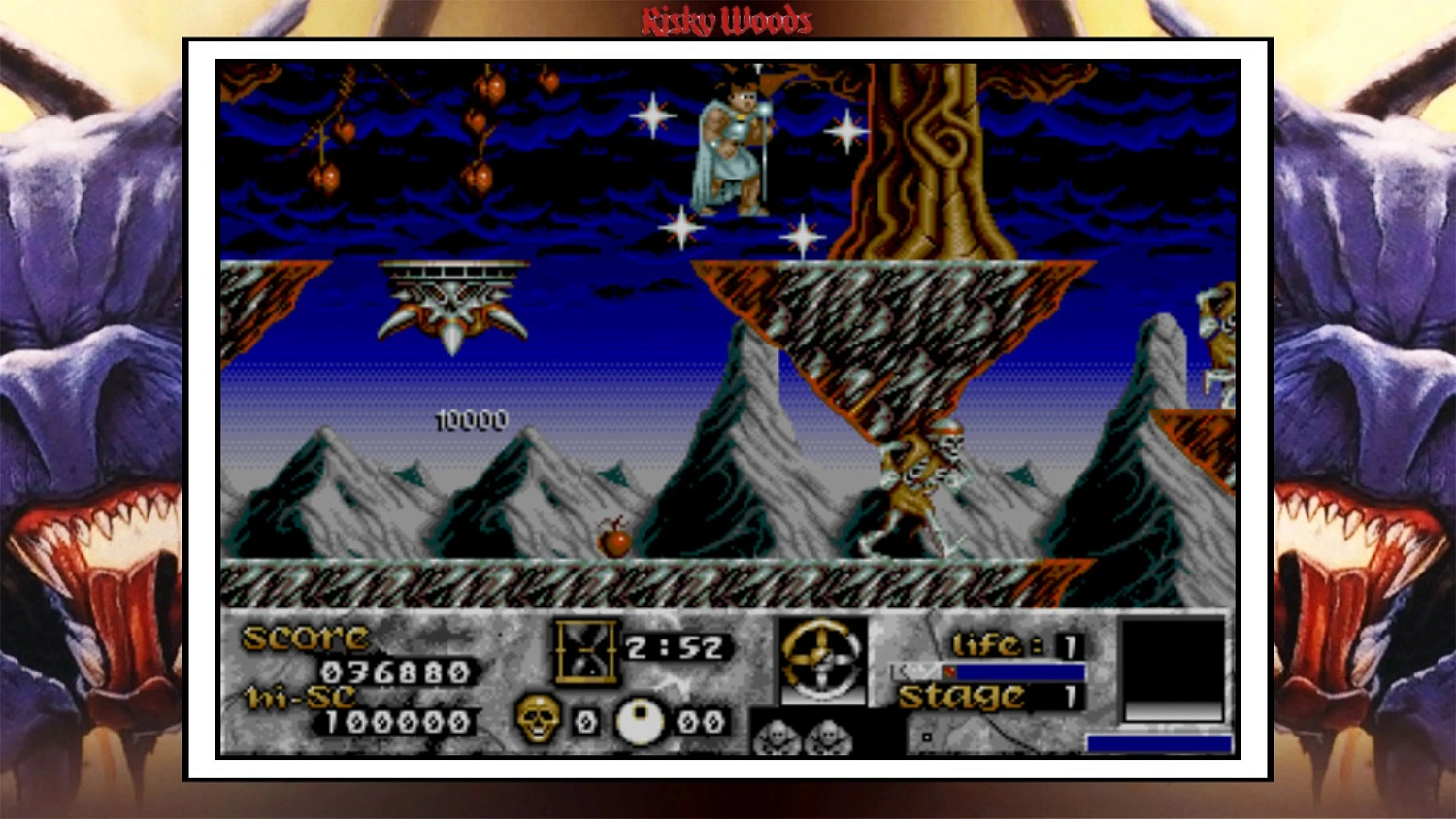Expand the black inventory box at bottom right
The image size is (1456, 819).
[x=1171, y=668]
